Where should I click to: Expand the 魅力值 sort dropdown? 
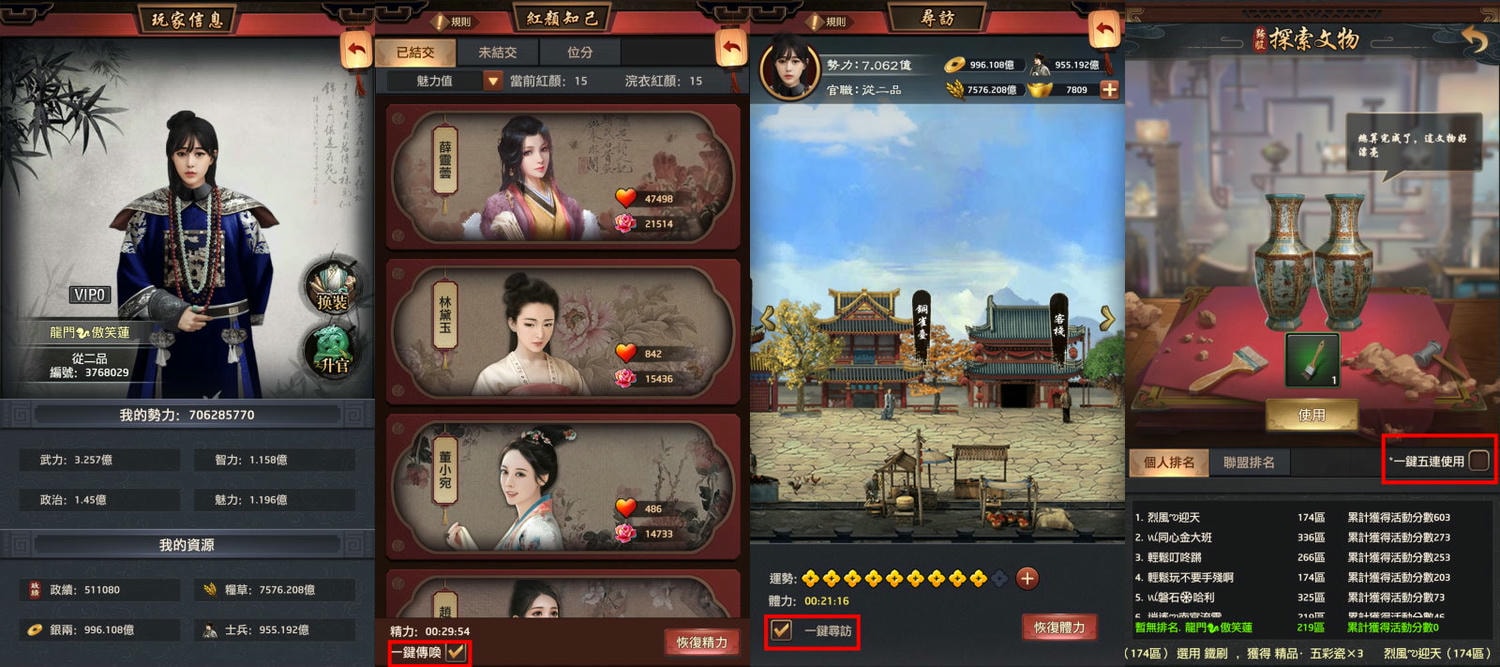pos(492,81)
